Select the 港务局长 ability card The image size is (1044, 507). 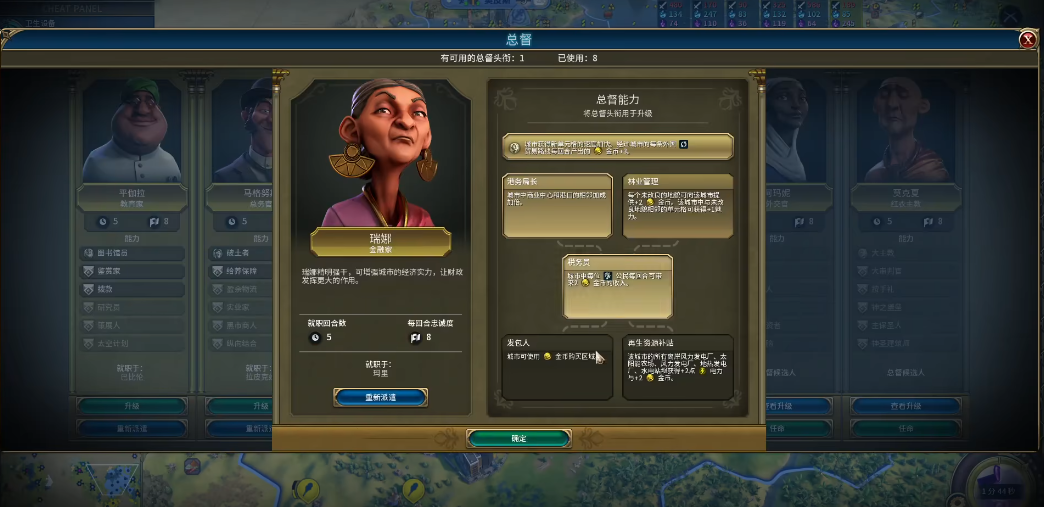coord(557,205)
